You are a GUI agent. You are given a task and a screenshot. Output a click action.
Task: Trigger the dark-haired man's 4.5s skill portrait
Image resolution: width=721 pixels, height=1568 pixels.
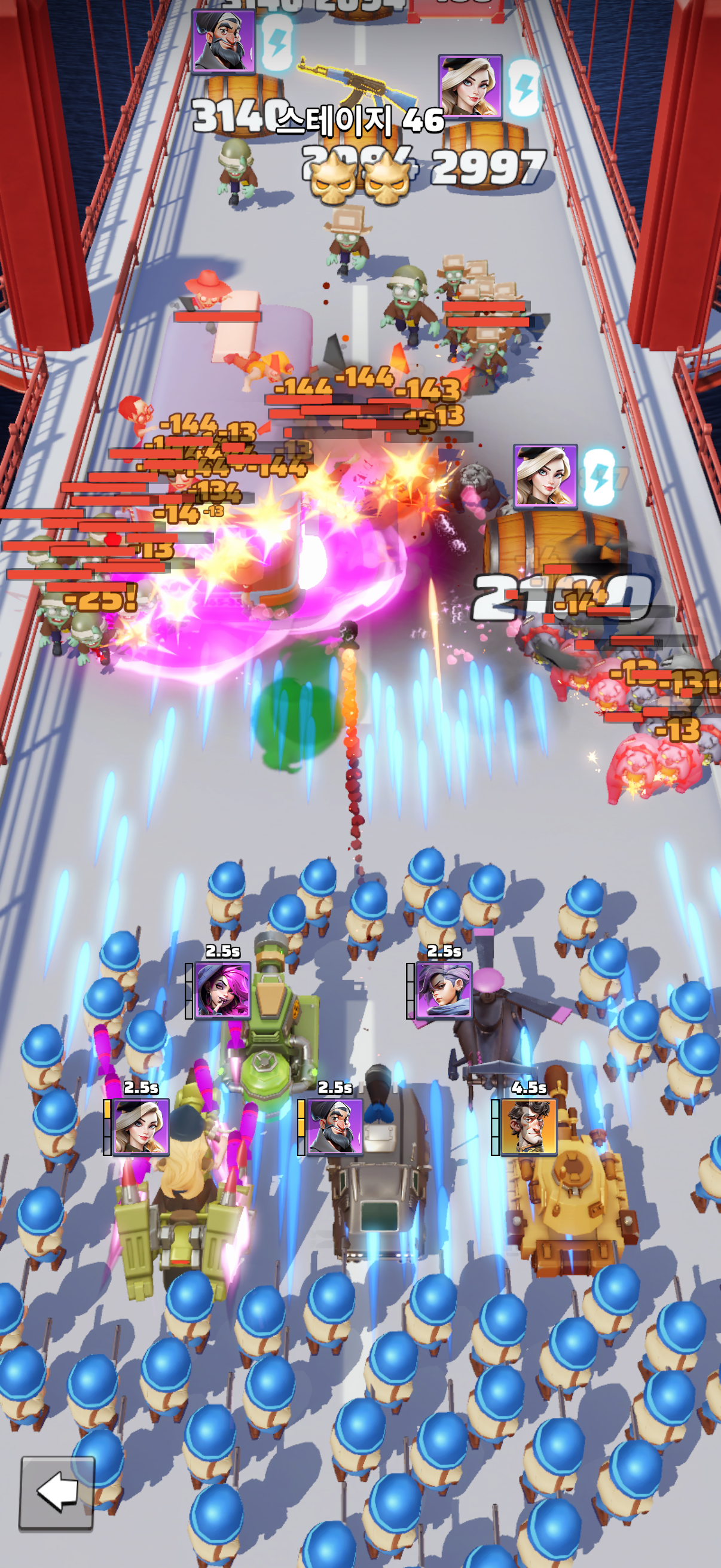pos(528,1127)
